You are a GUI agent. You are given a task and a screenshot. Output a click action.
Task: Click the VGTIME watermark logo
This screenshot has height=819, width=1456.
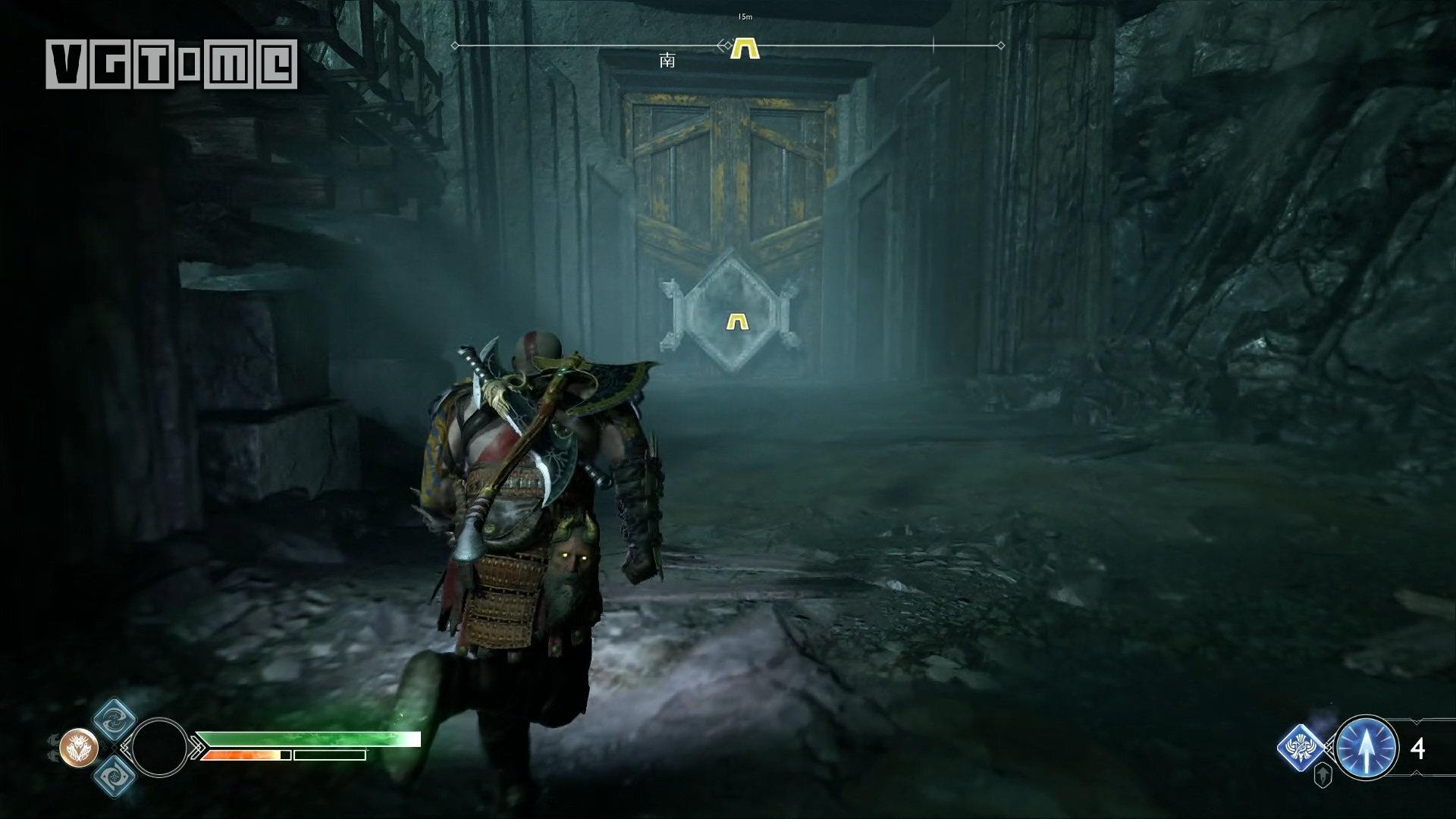tap(171, 64)
